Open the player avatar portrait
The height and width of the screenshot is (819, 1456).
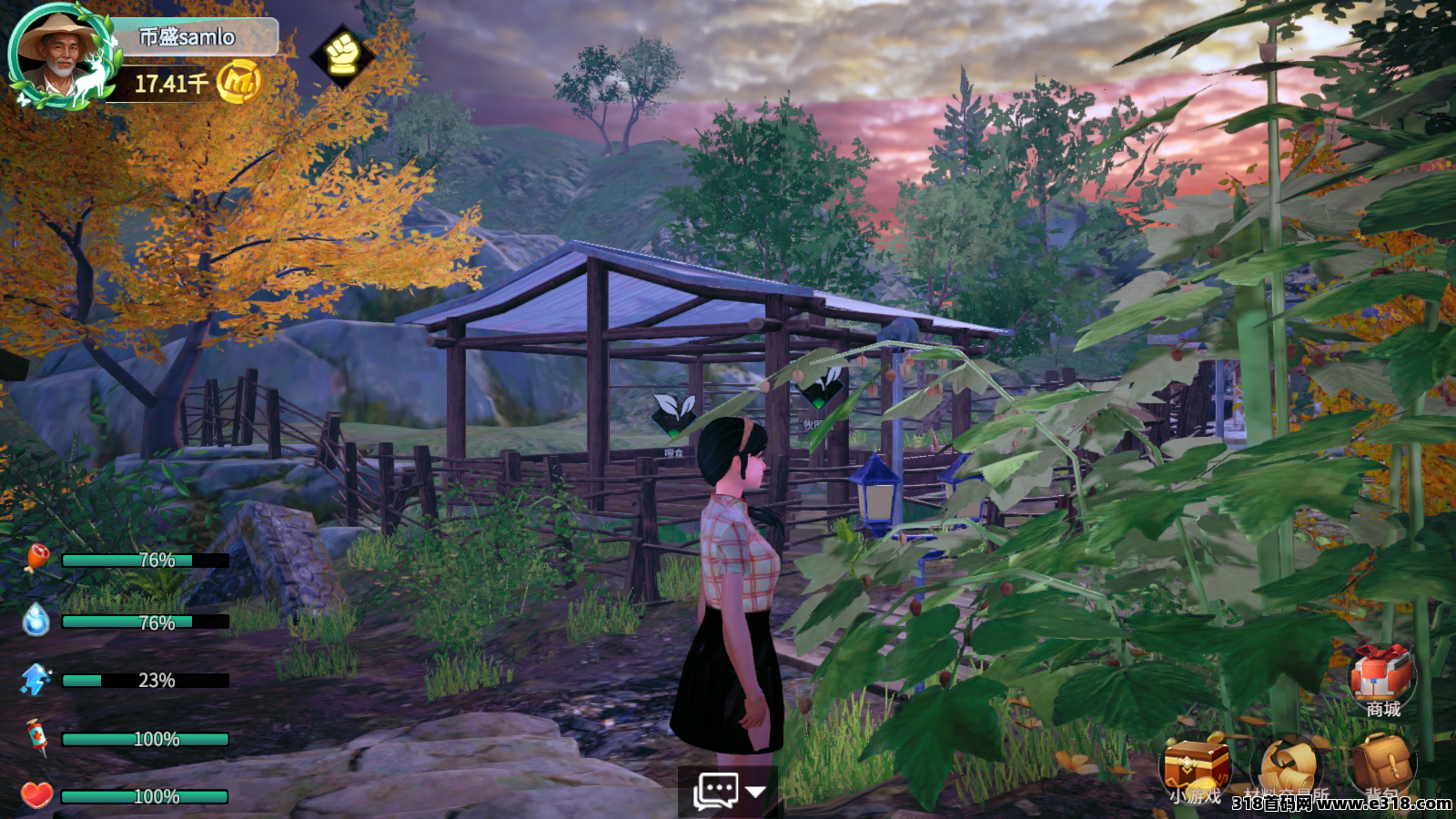(x=56, y=55)
